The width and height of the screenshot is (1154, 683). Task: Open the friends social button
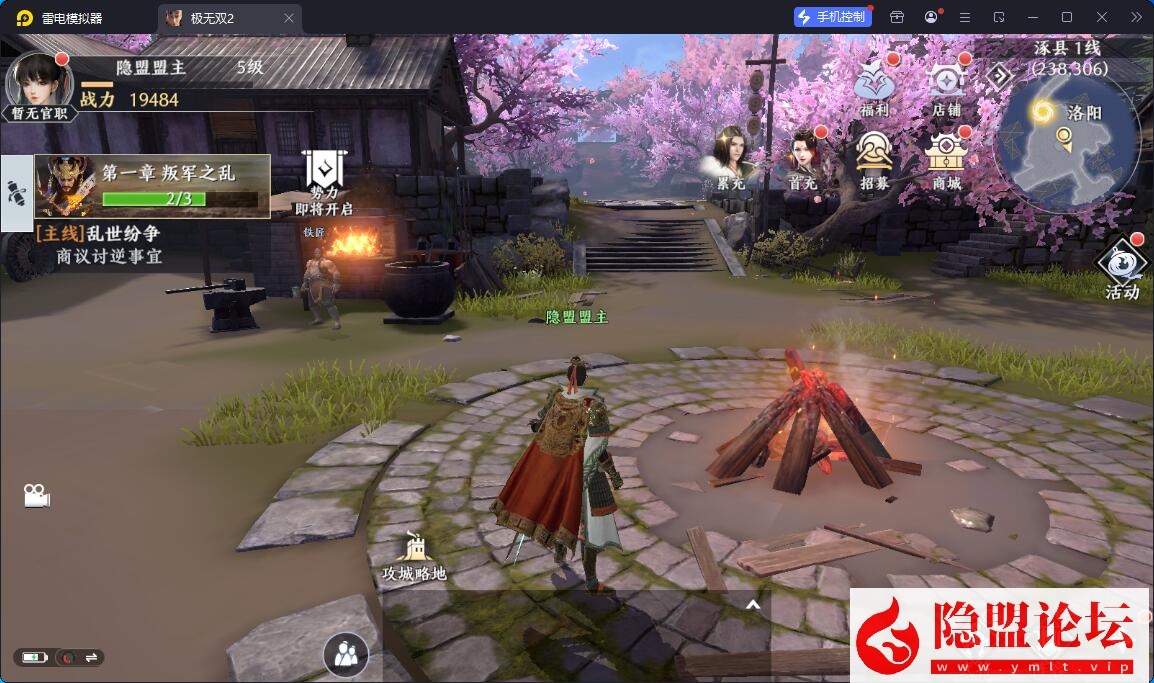point(346,655)
